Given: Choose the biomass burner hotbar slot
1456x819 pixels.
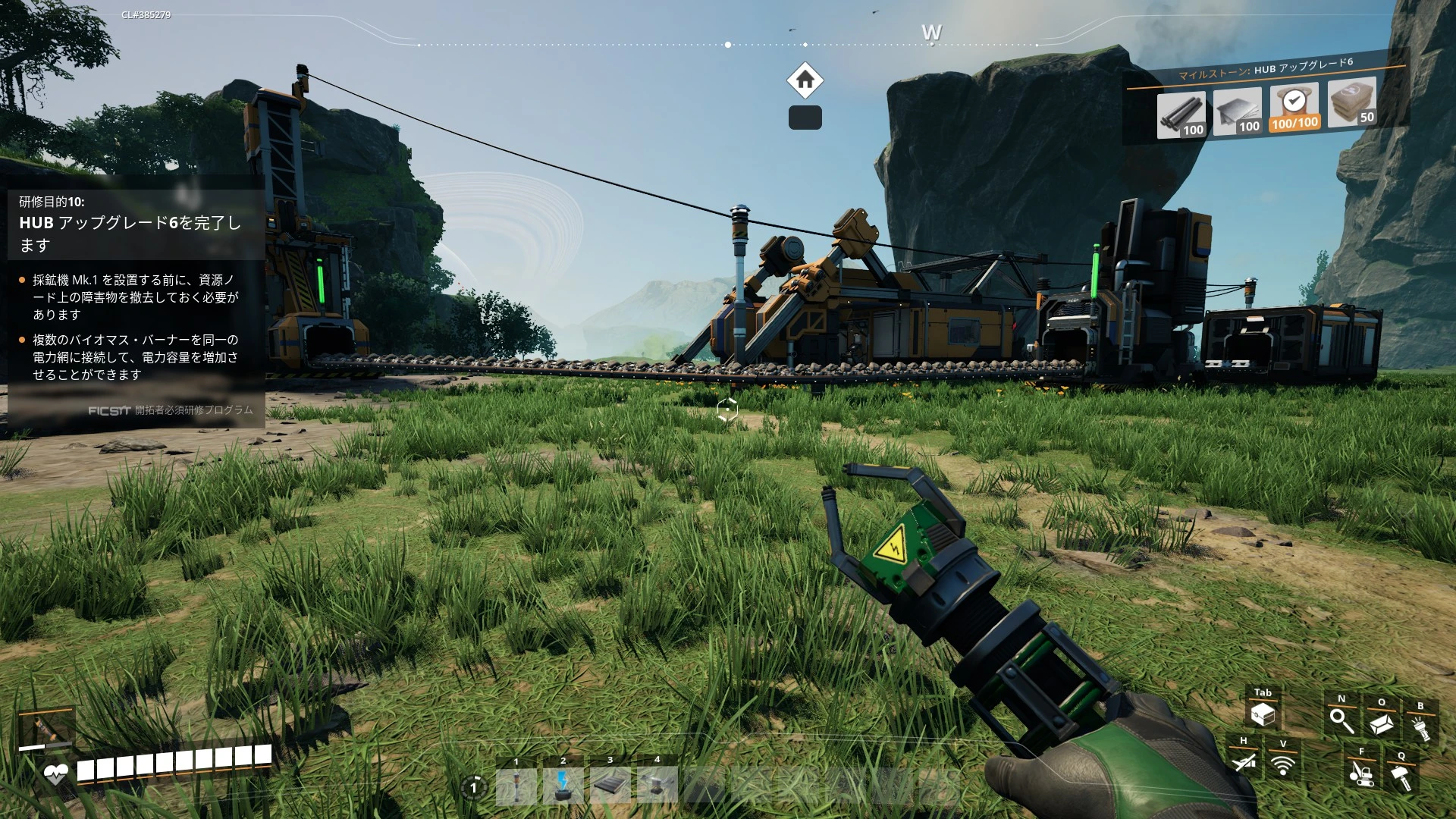Looking at the screenshot, I should (x=563, y=786).
